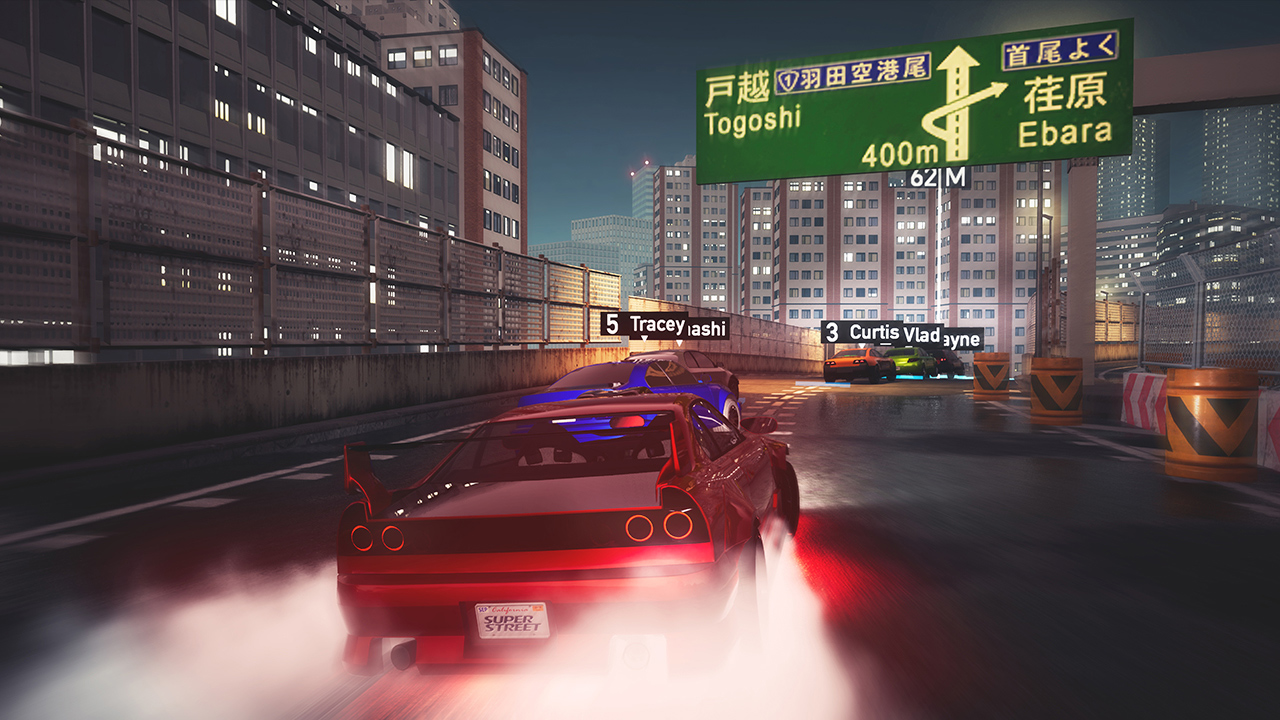Click the red aerial warning light on the distant tower
Screen dimensions: 1280x720
[x=647, y=163]
